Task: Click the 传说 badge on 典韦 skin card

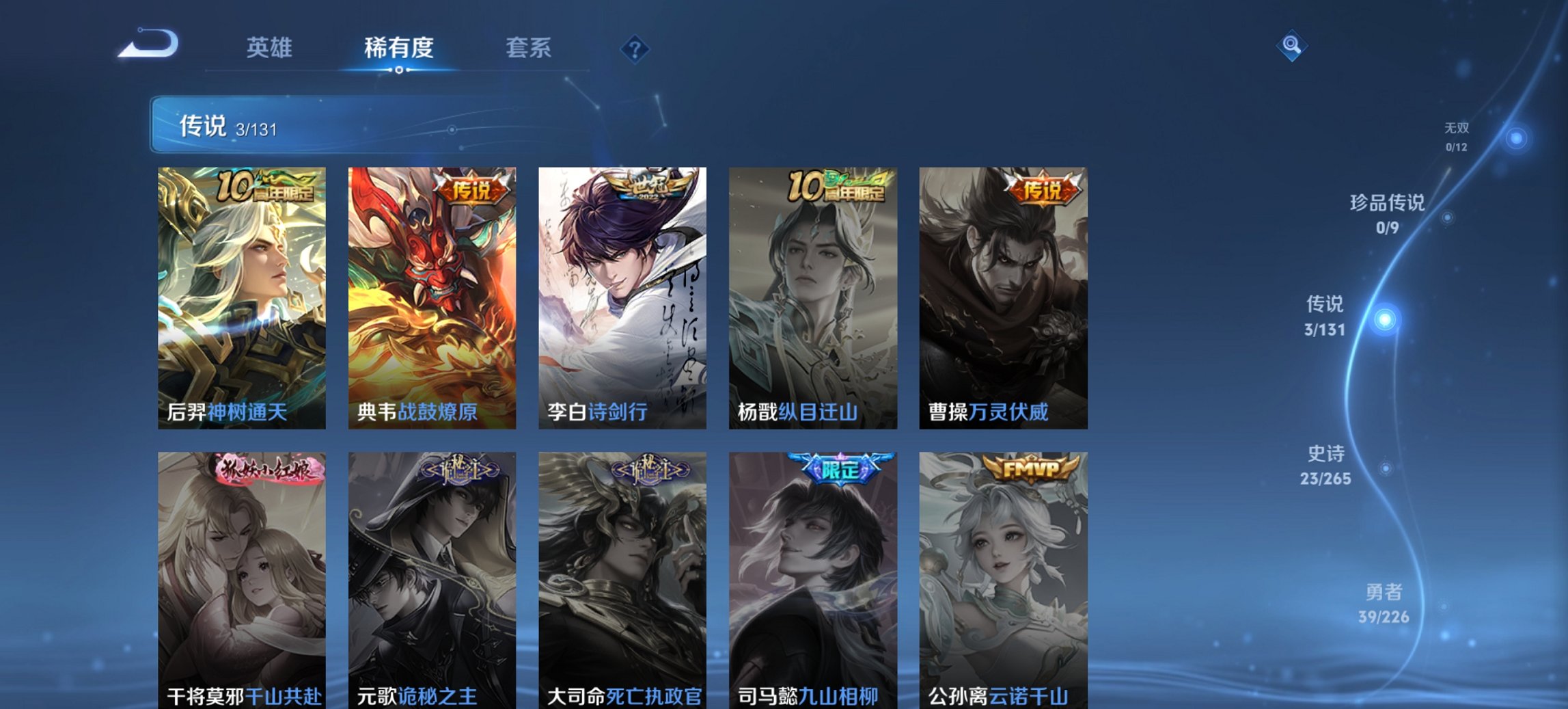Action: [470, 191]
